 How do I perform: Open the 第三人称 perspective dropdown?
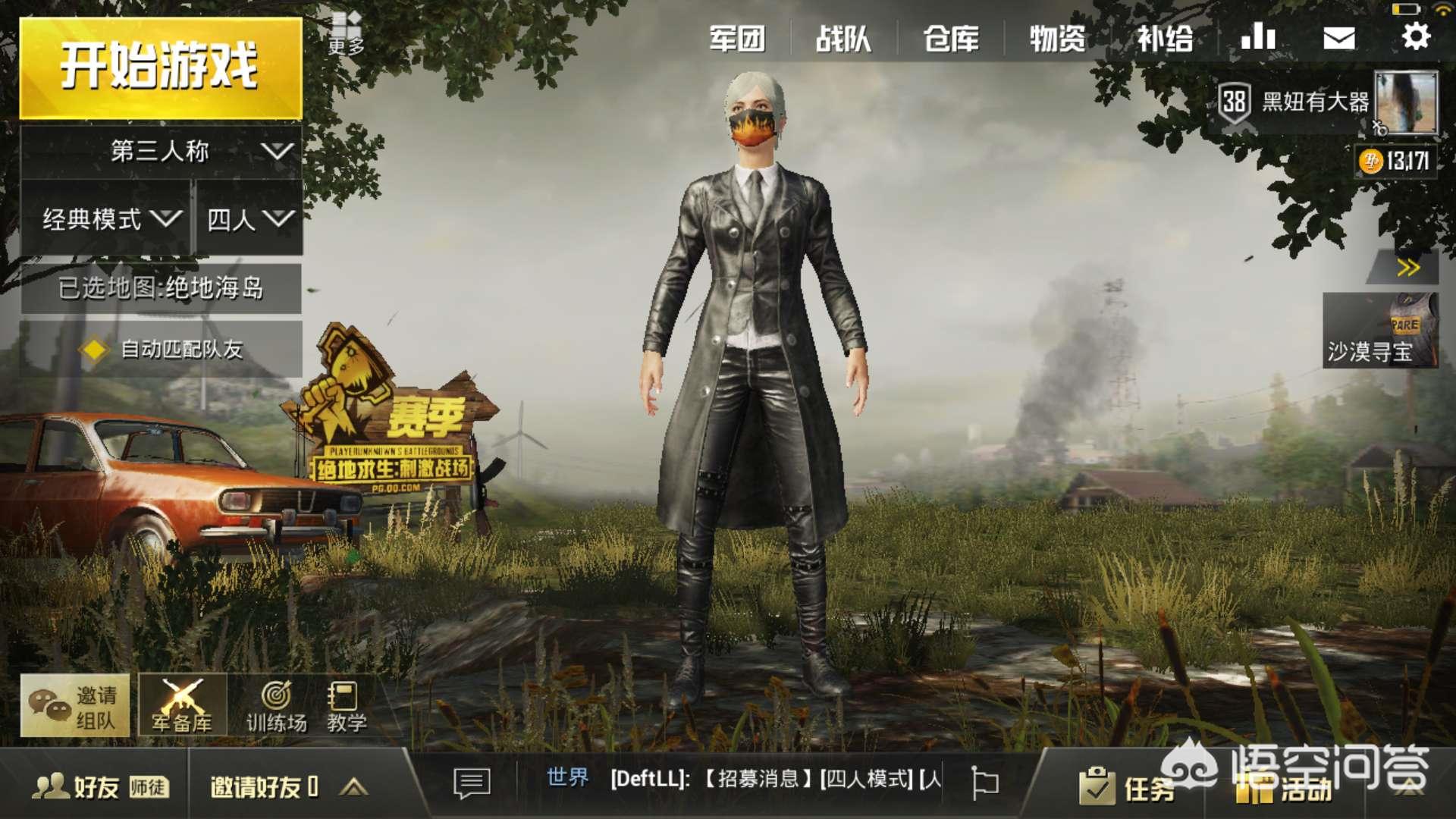click(x=161, y=152)
